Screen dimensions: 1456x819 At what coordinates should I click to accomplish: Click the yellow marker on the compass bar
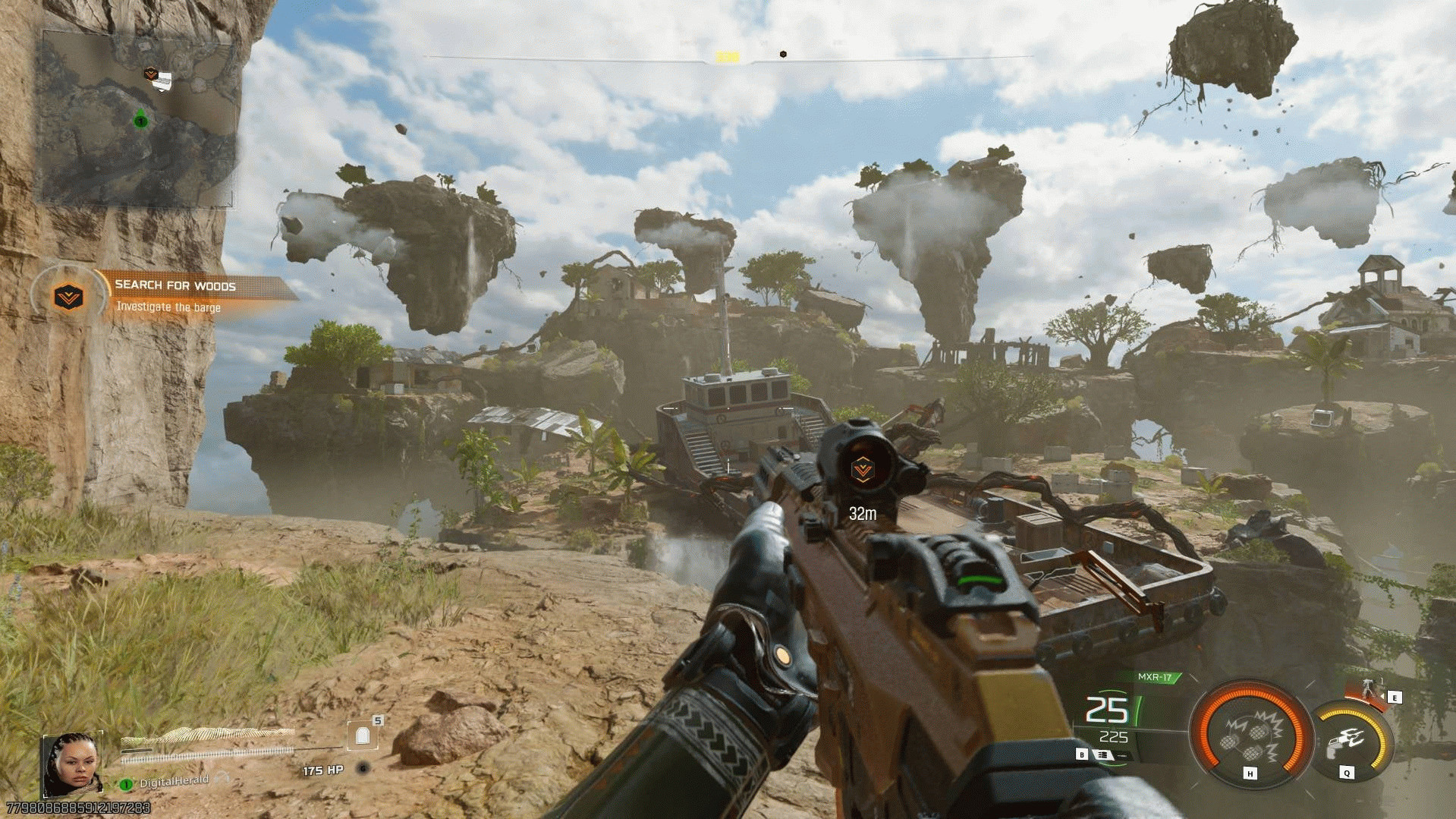click(727, 57)
